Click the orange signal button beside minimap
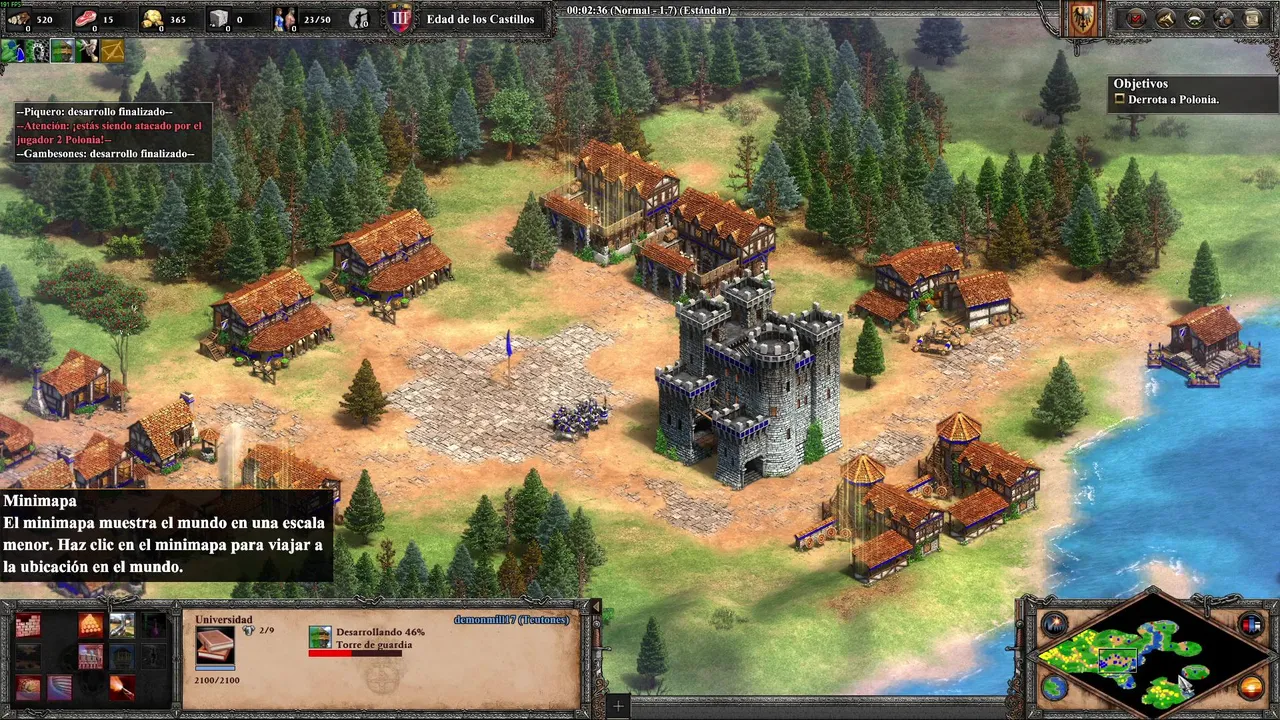1280x720 pixels. 1251,688
